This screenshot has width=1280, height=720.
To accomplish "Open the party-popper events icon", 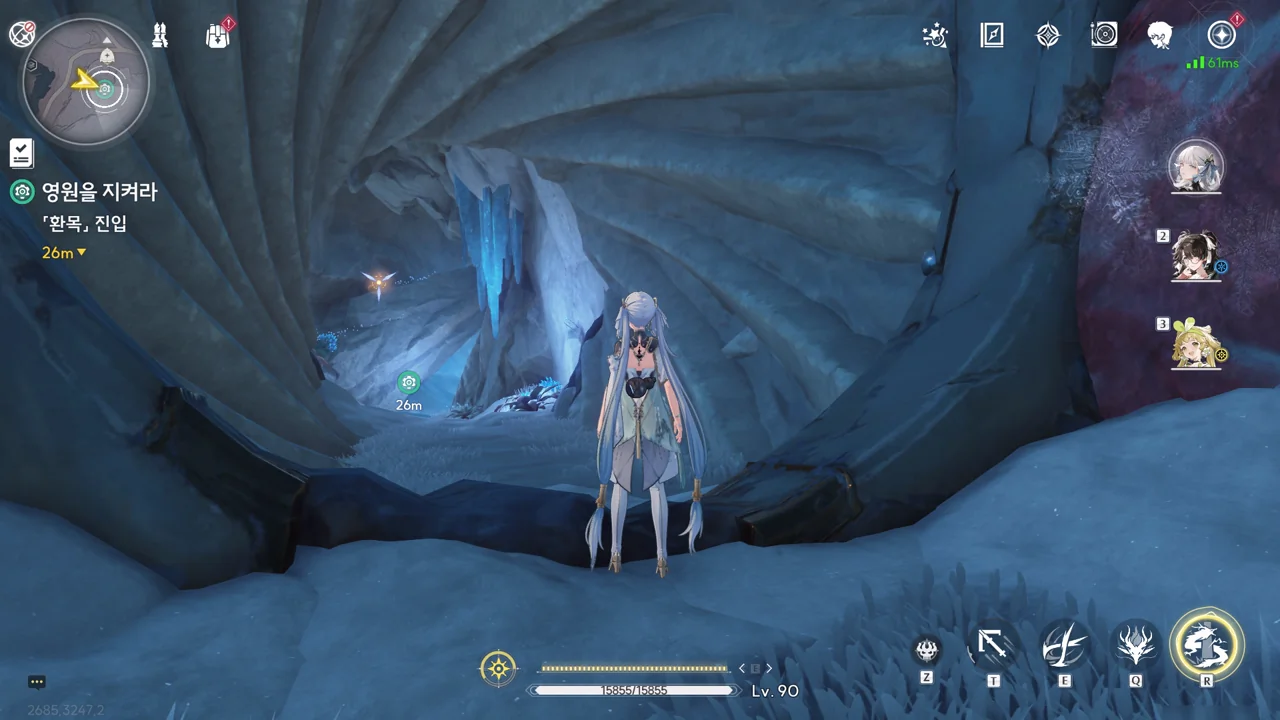I will click(x=935, y=36).
